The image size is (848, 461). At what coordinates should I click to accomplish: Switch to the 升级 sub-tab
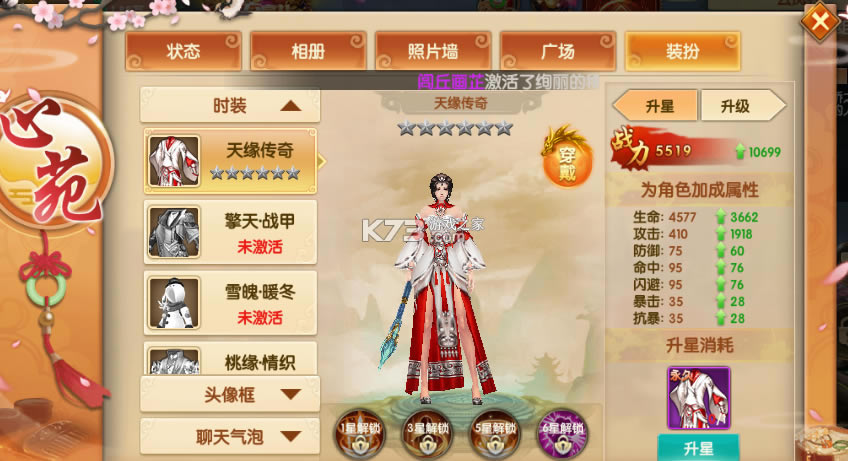(741, 106)
